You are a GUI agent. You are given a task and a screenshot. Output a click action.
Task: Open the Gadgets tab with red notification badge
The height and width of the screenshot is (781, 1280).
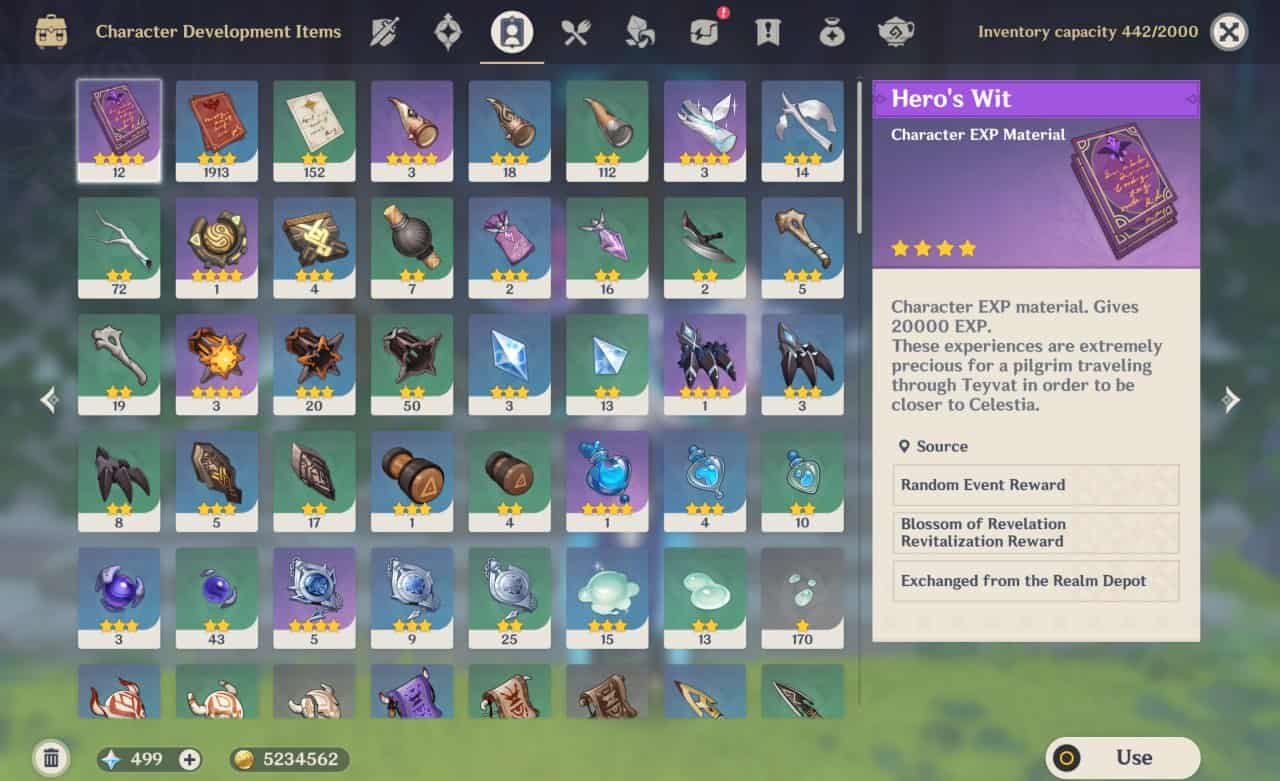(703, 31)
